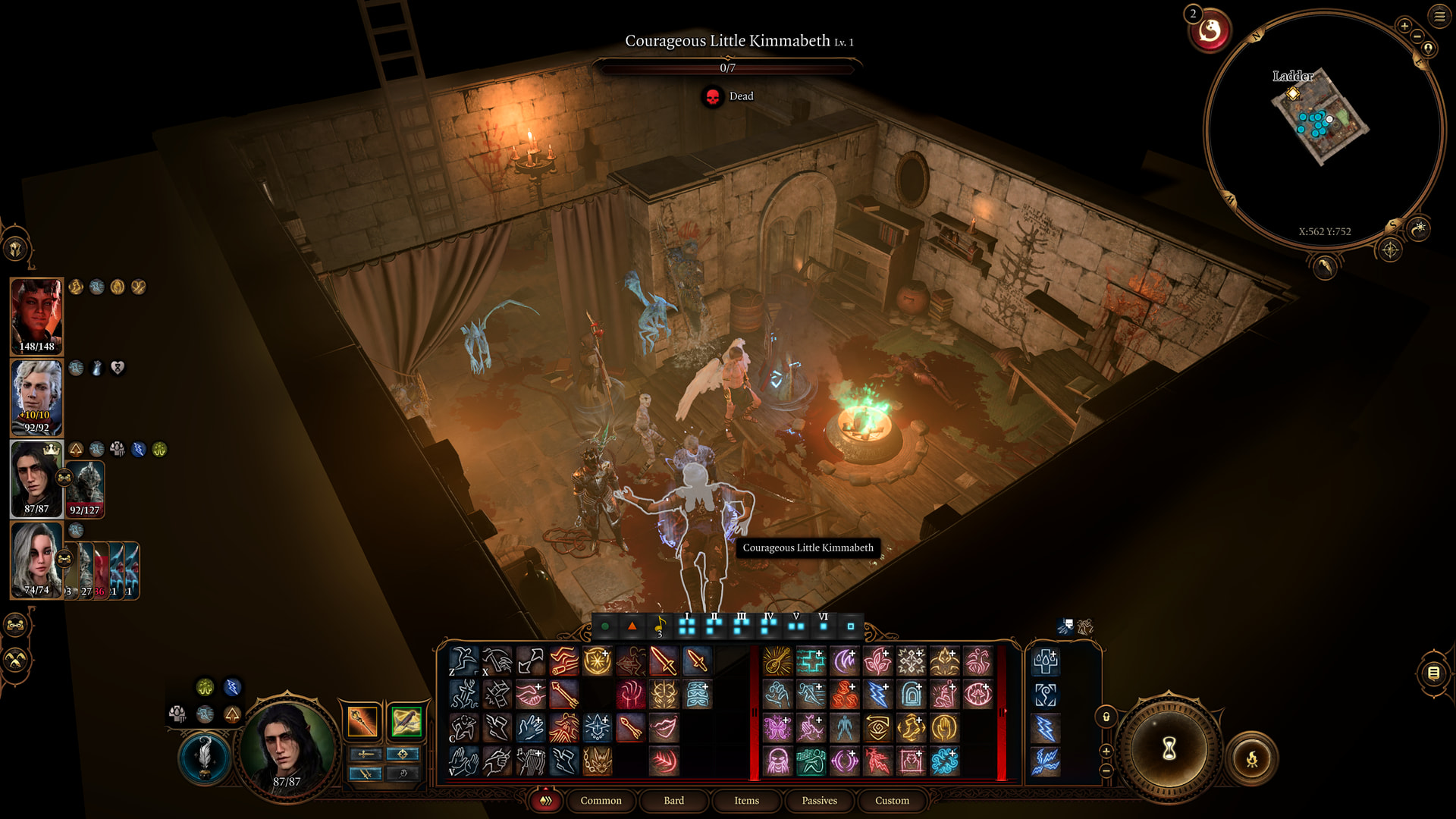Click the red lips ability icon
1456x819 pixels.
click(664, 728)
